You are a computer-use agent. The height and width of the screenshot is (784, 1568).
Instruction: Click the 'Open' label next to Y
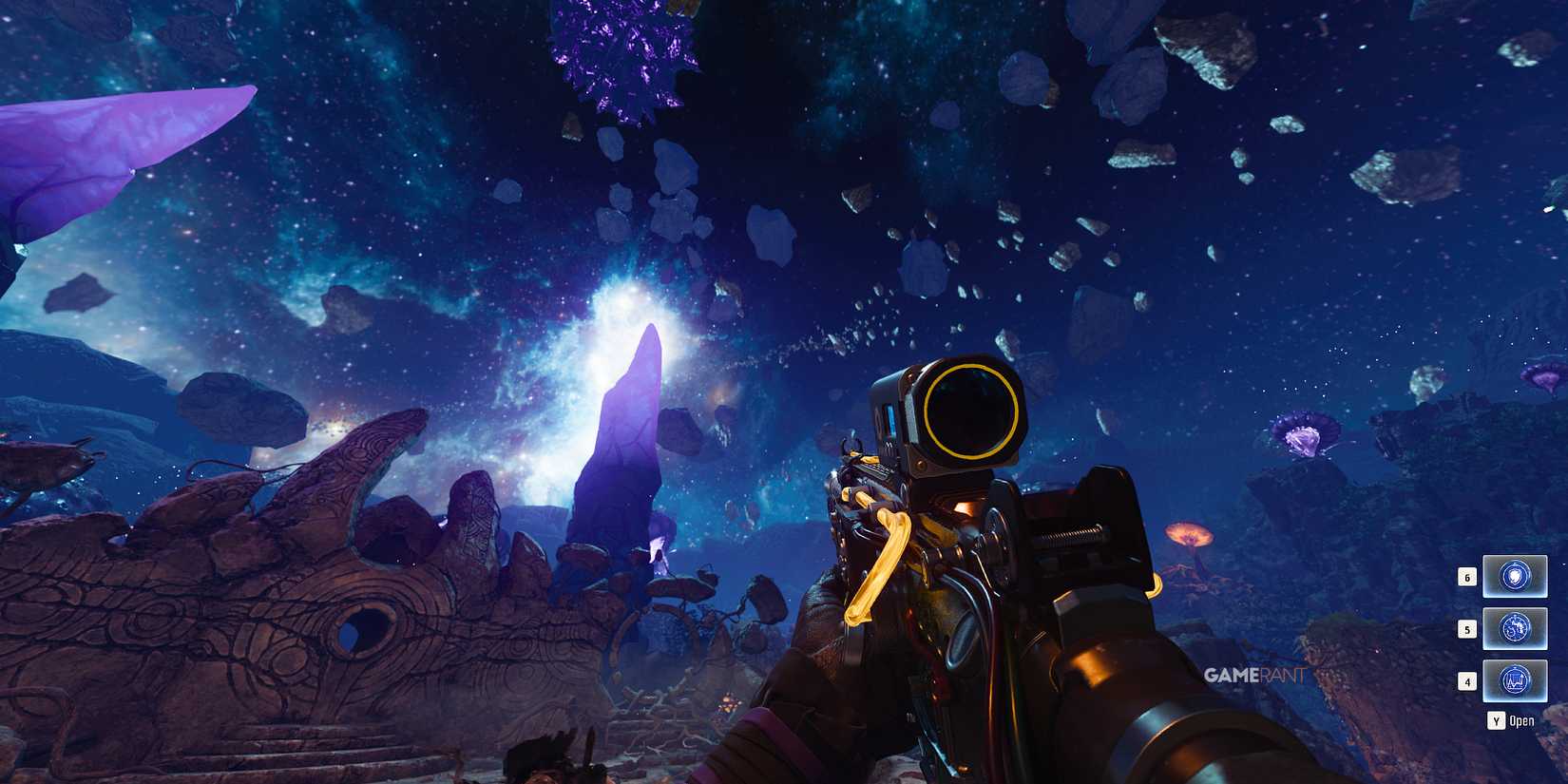[x=1521, y=720]
